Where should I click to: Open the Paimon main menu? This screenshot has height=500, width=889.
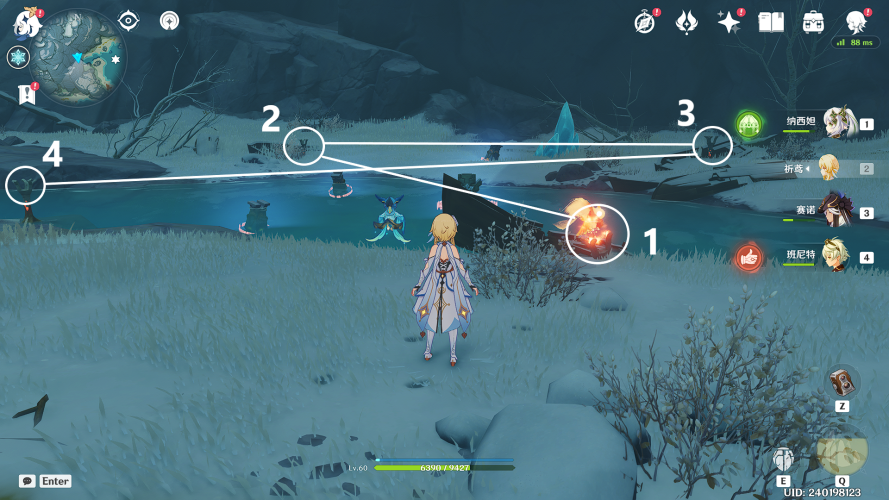(x=24, y=22)
